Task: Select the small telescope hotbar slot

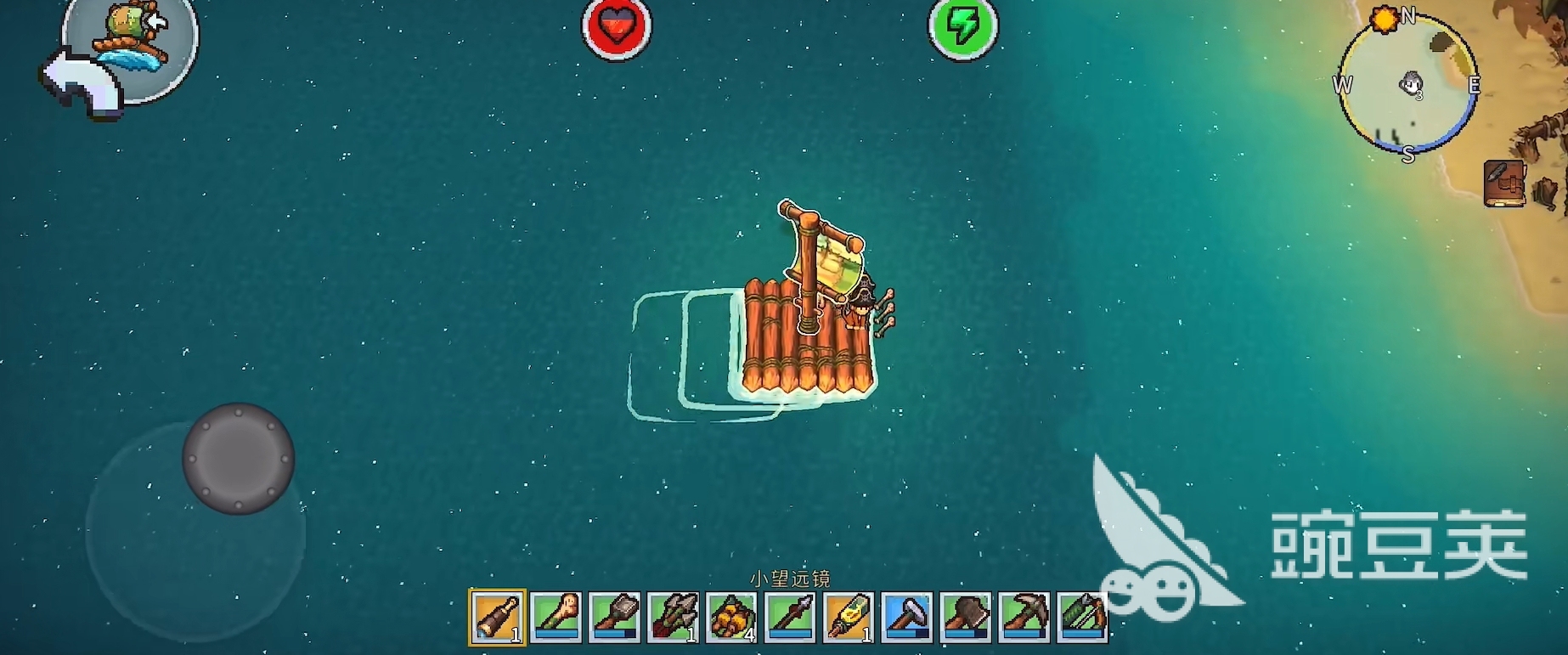Action: click(x=498, y=617)
